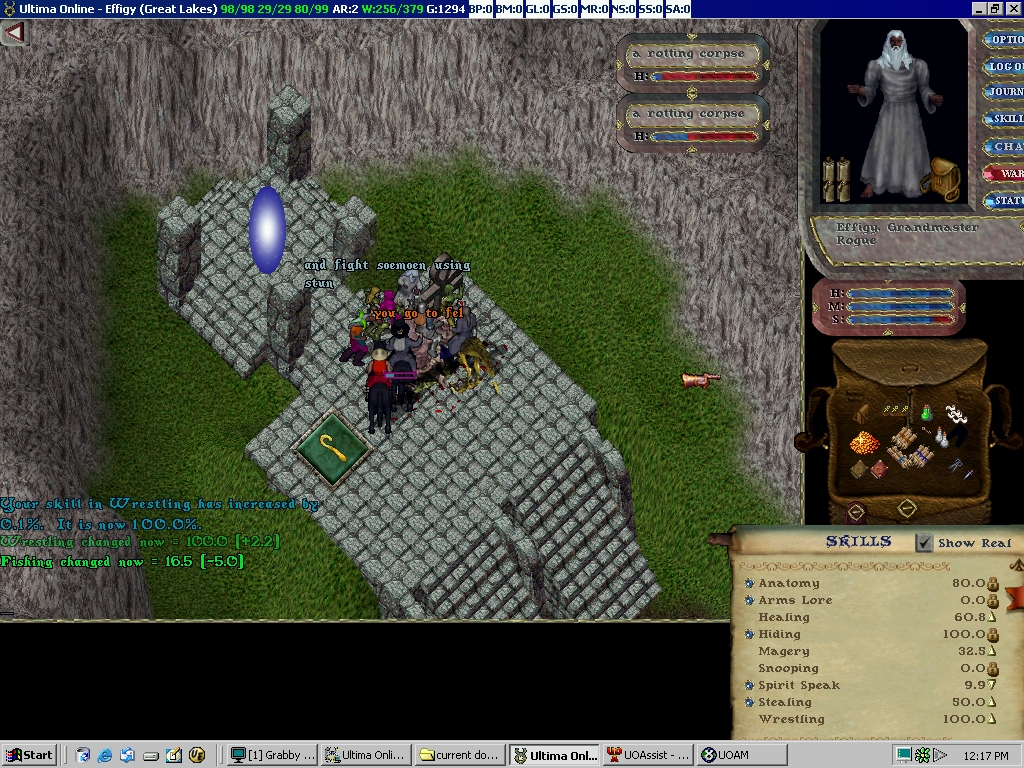
Task: Change the Magery skill's up arrow
Action: pyautogui.click(x=993, y=651)
